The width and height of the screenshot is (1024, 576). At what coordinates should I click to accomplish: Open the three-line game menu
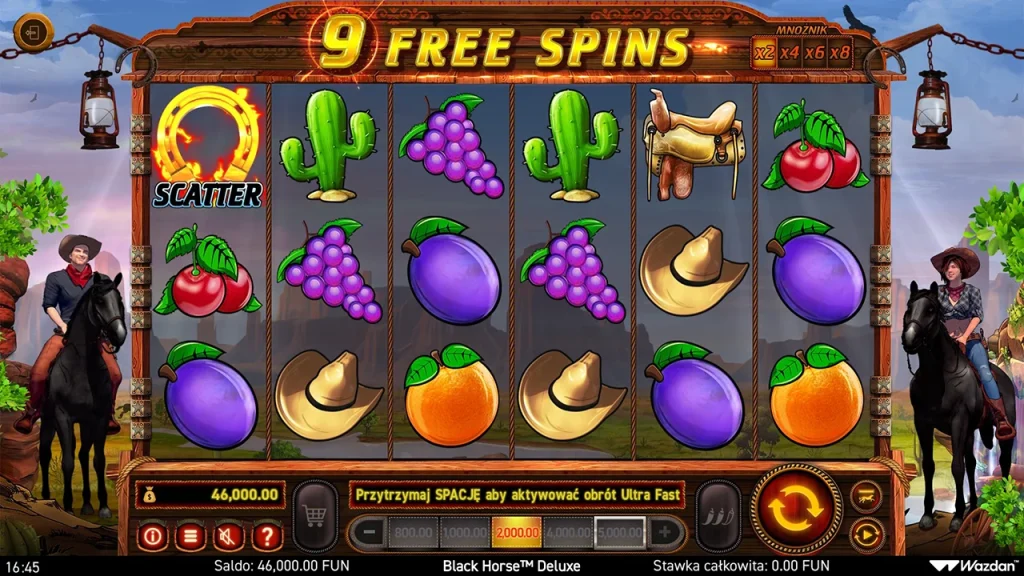[x=190, y=536]
